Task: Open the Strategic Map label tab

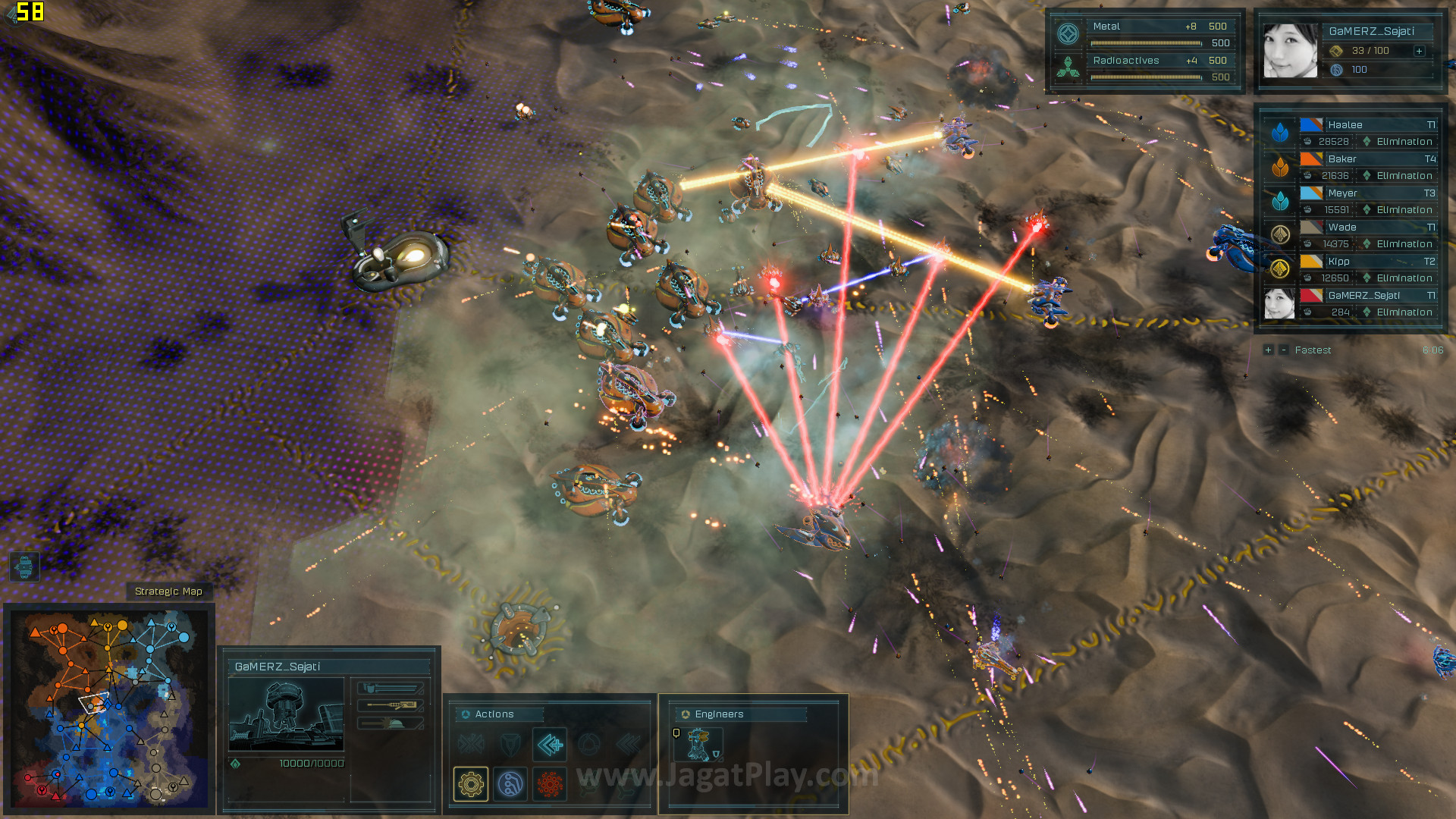Action: tap(168, 591)
